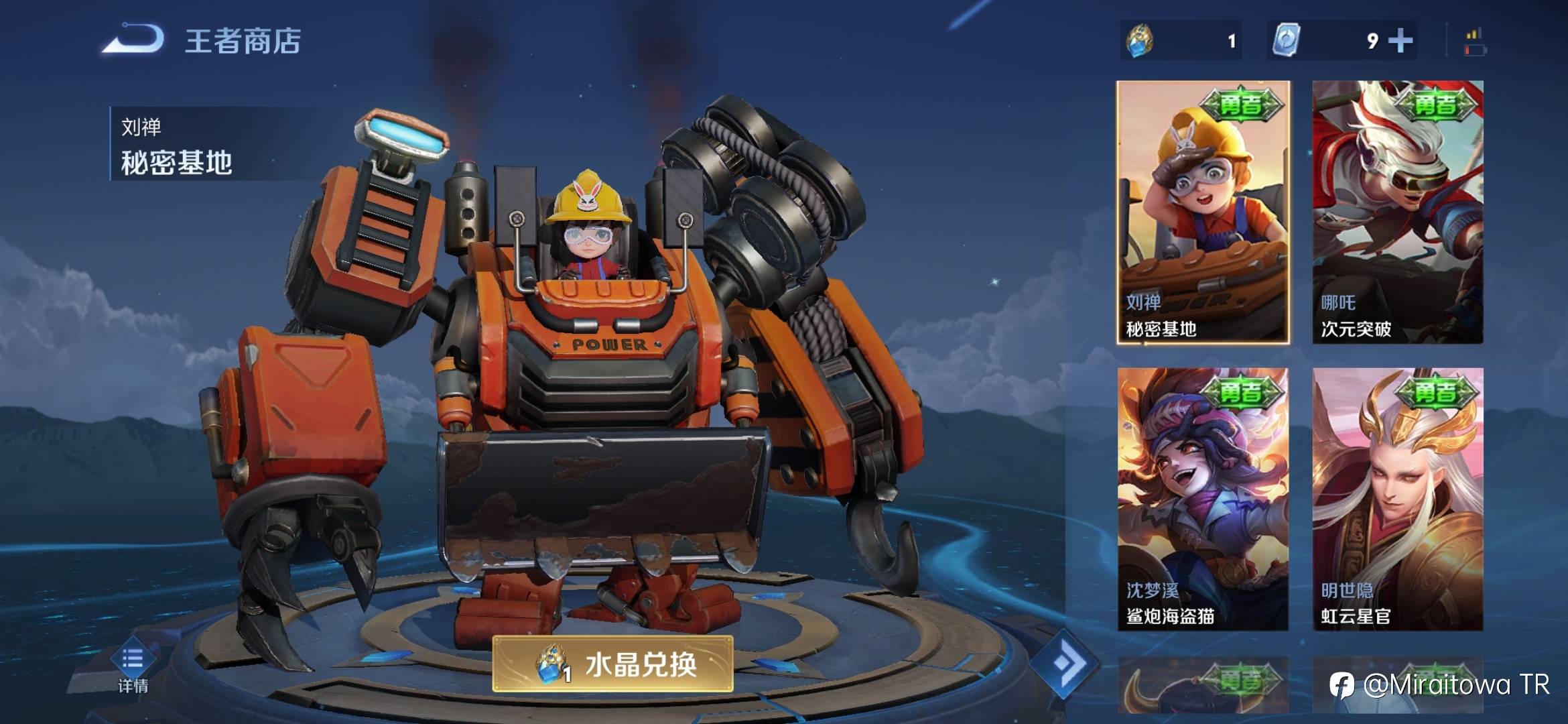Collapse the skin list with blue arrow
1568x724 pixels.
(1065, 664)
